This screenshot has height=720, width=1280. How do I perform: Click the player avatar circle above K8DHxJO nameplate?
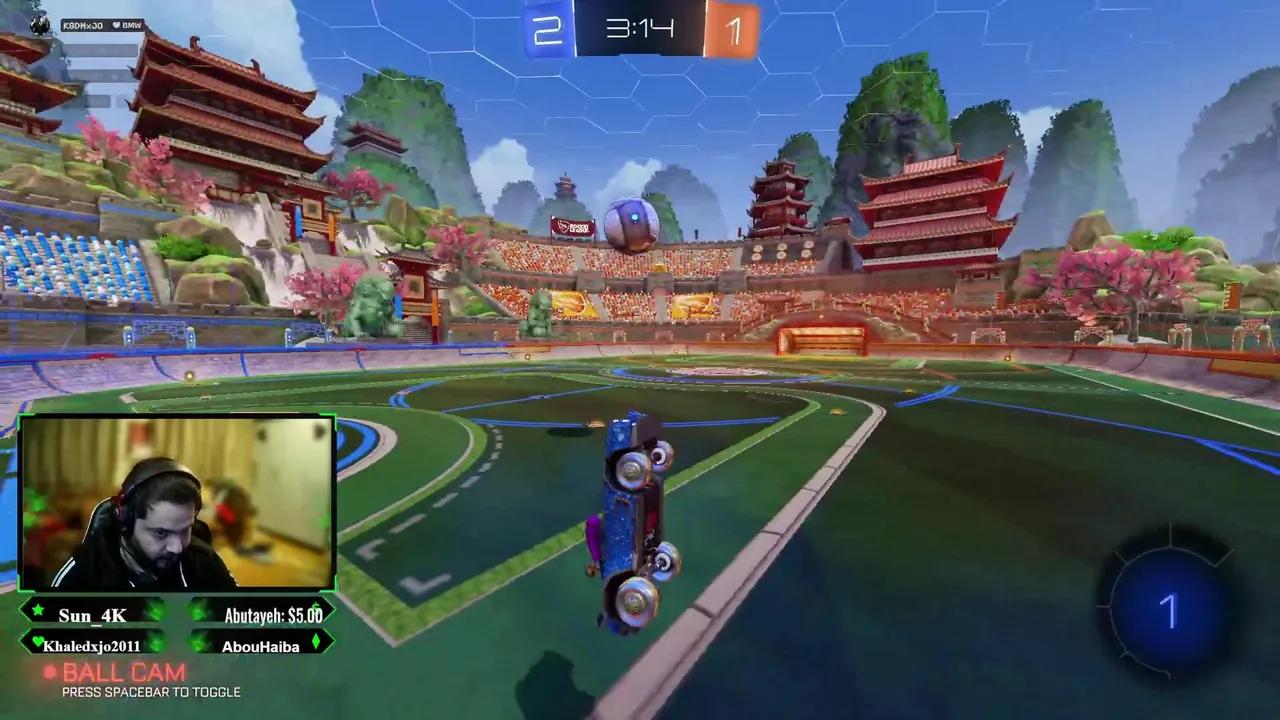tap(39, 23)
